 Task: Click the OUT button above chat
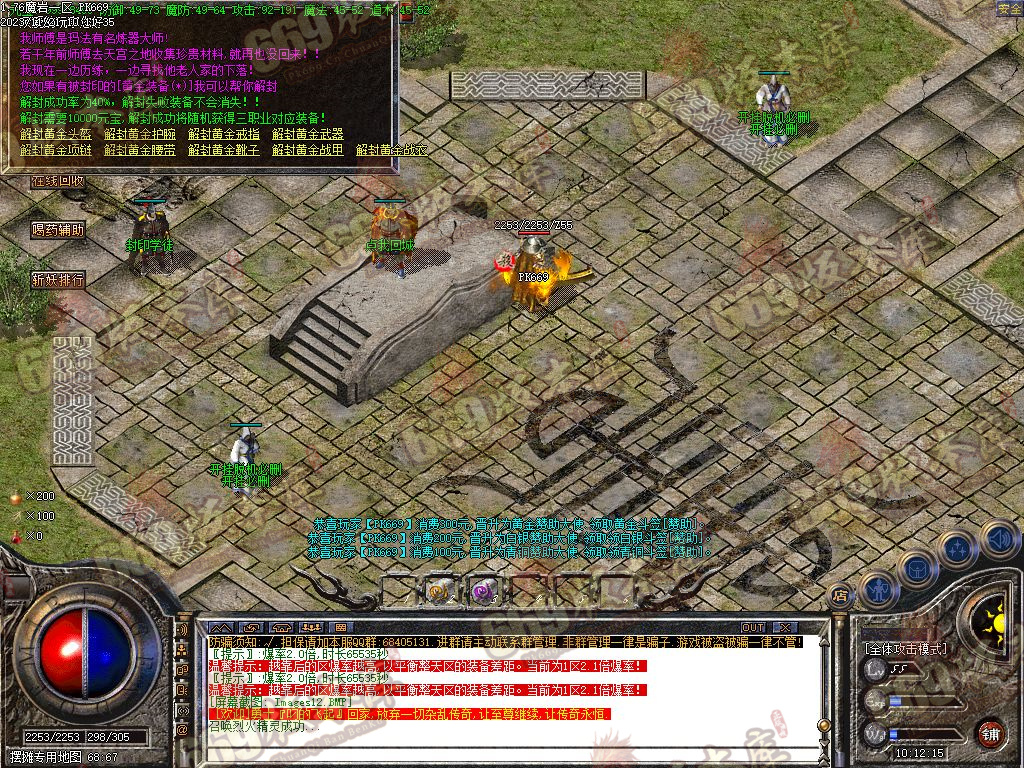pyautogui.click(x=753, y=627)
